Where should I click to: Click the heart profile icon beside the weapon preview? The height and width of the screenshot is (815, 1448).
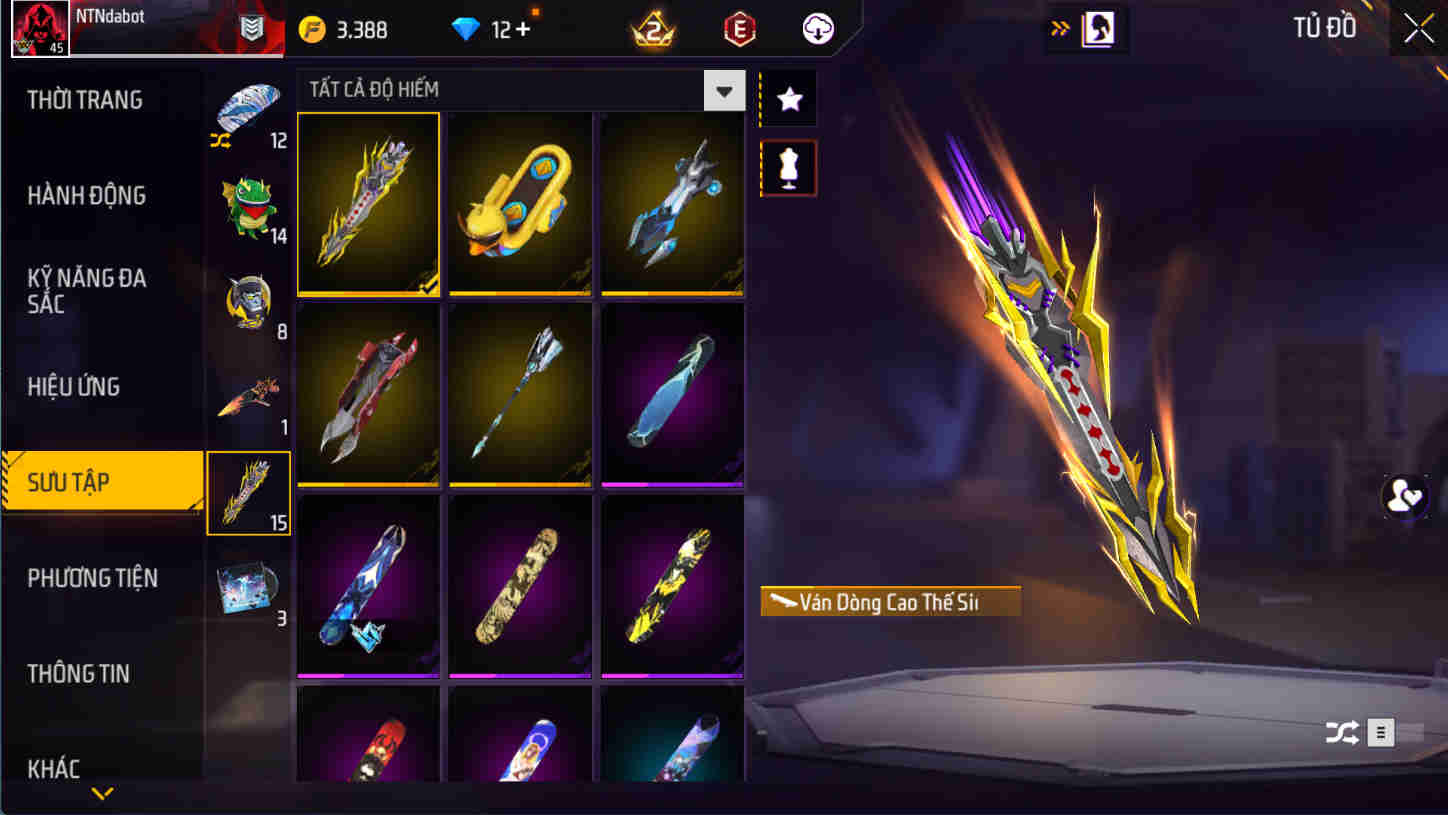1404,497
